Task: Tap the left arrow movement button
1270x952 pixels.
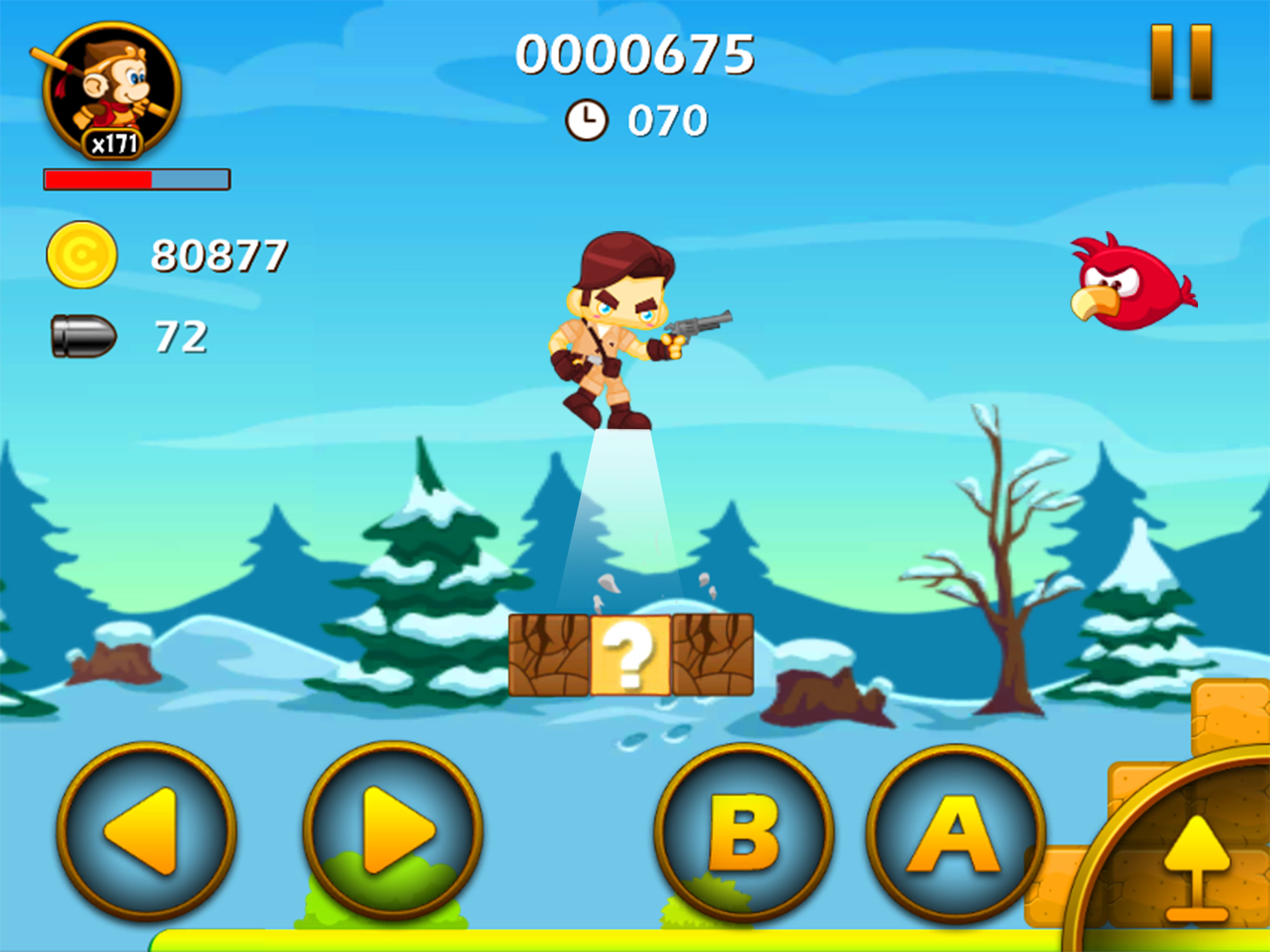Action: [x=146, y=831]
